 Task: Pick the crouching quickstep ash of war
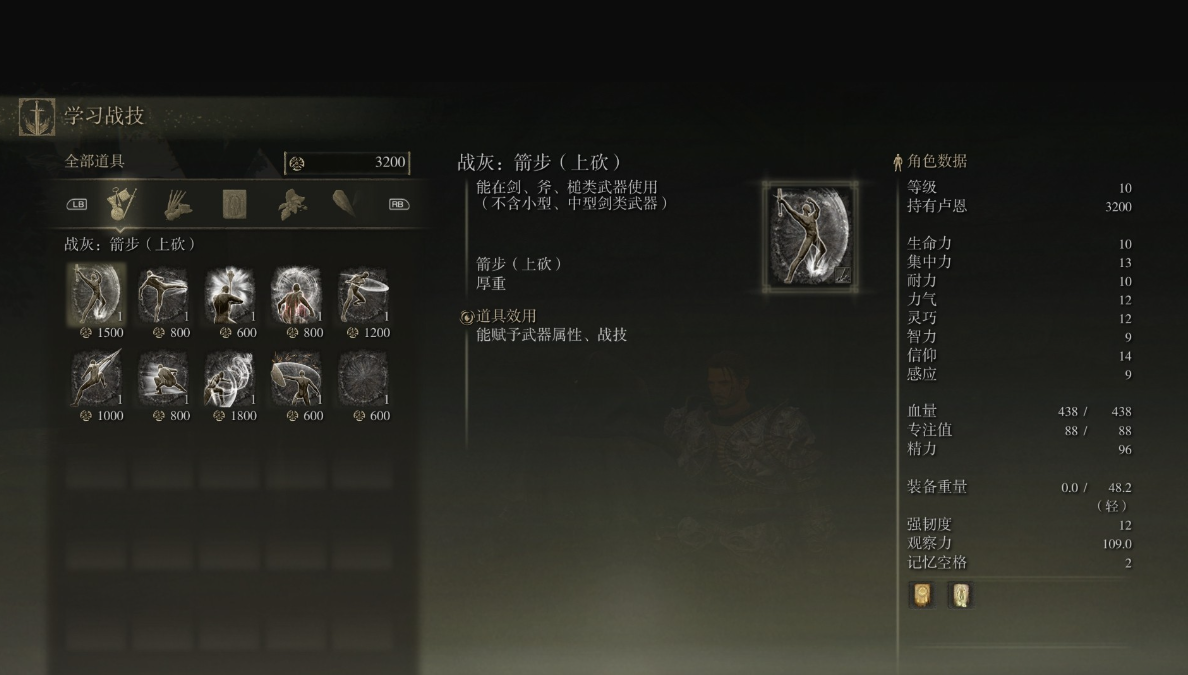coord(163,378)
